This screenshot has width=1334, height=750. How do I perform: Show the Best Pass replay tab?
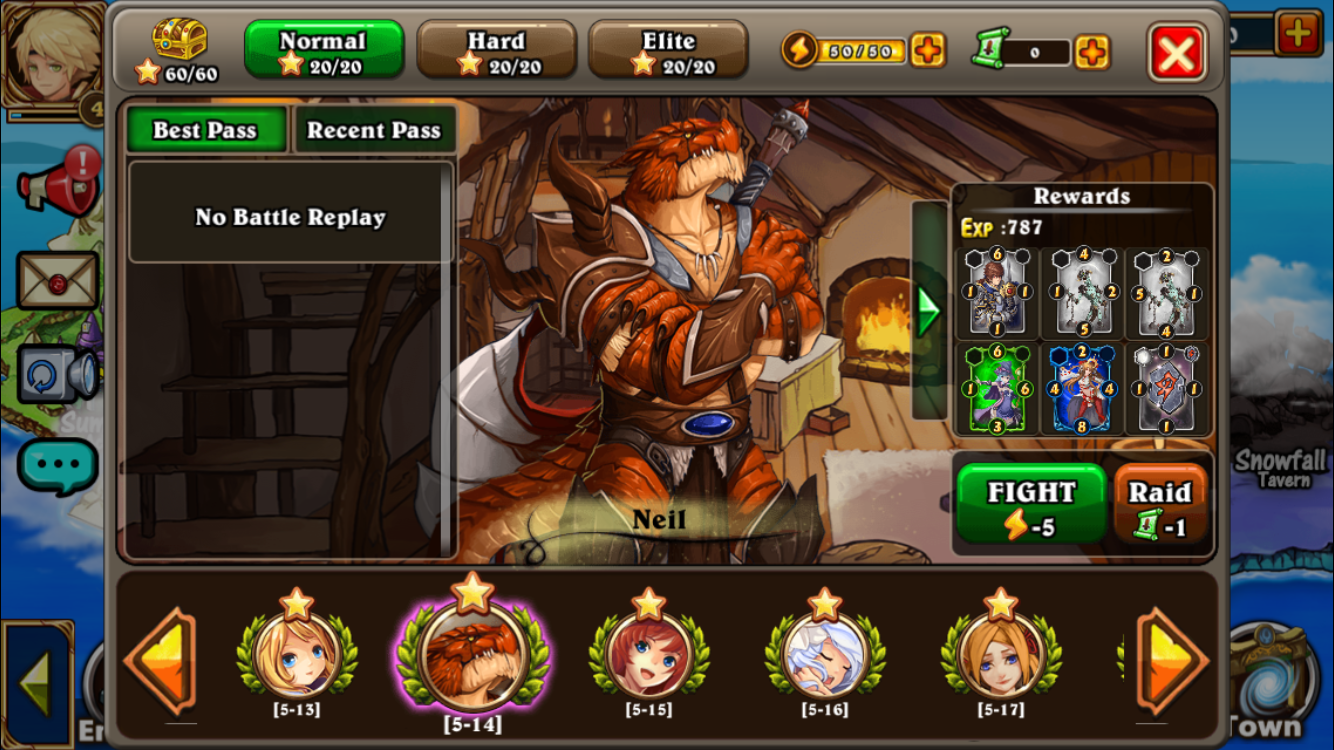click(205, 130)
